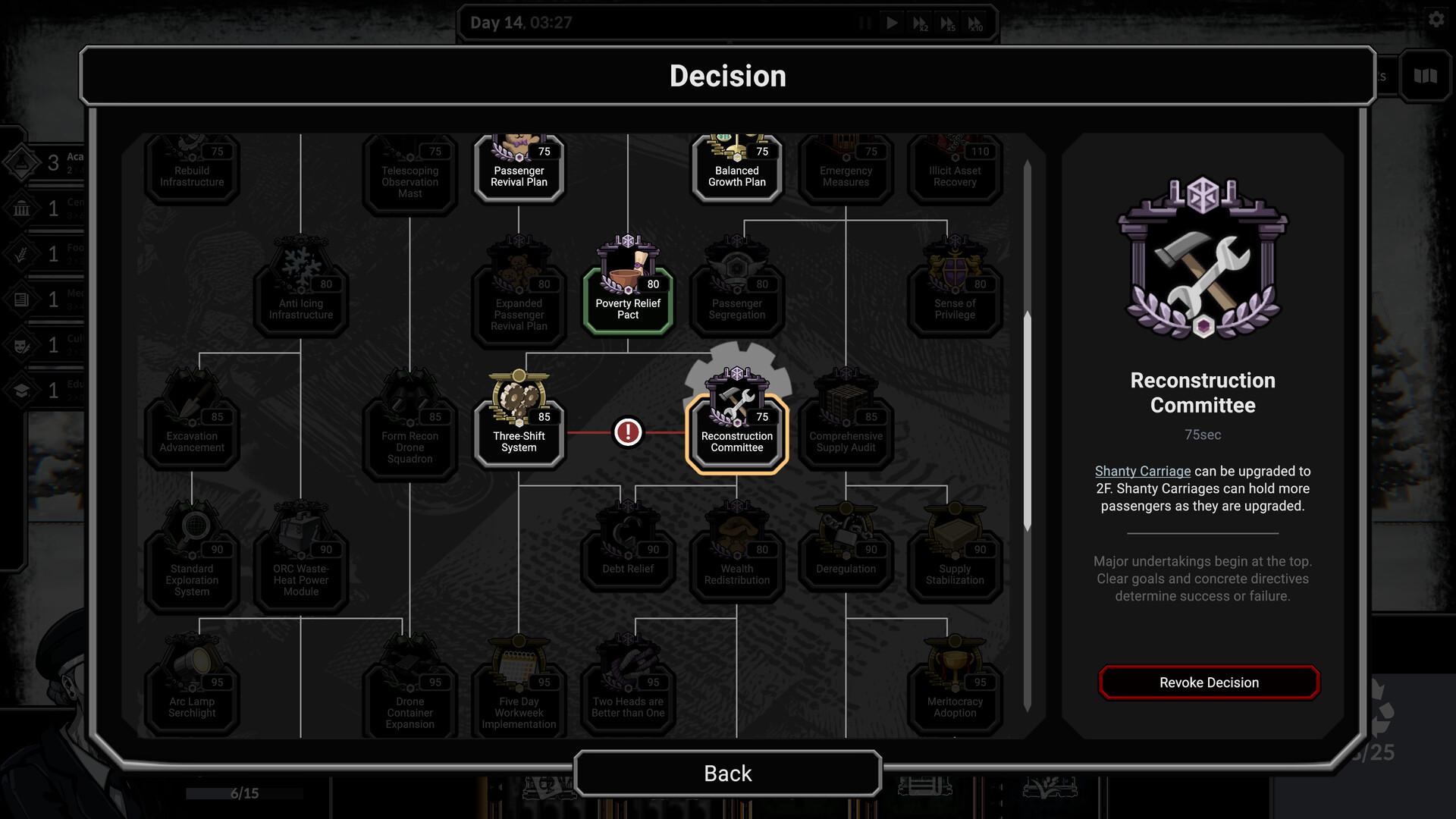
Task: Resume time with the play button
Action: point(892,23)
